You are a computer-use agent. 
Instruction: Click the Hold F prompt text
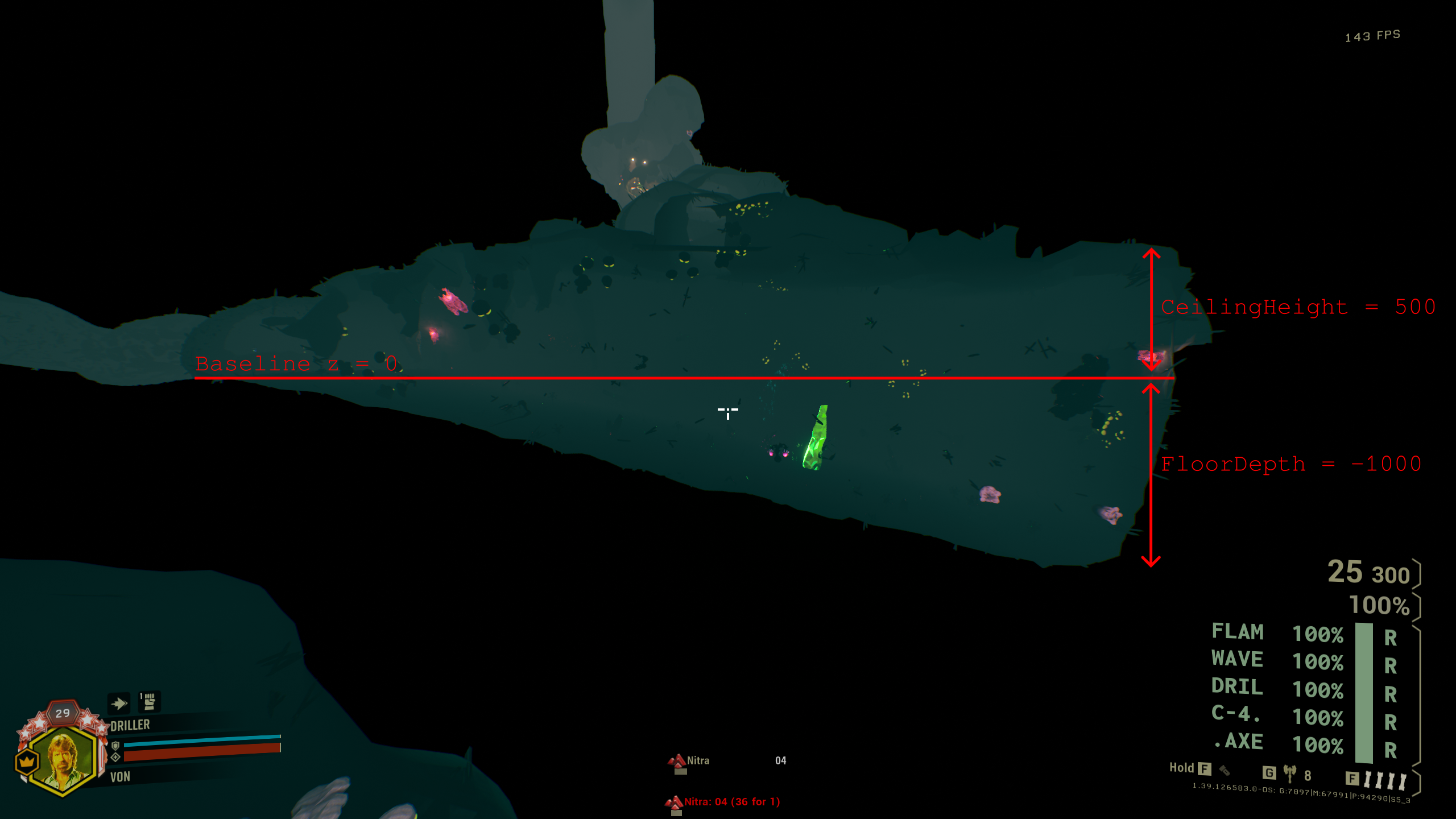[1182, 768]
